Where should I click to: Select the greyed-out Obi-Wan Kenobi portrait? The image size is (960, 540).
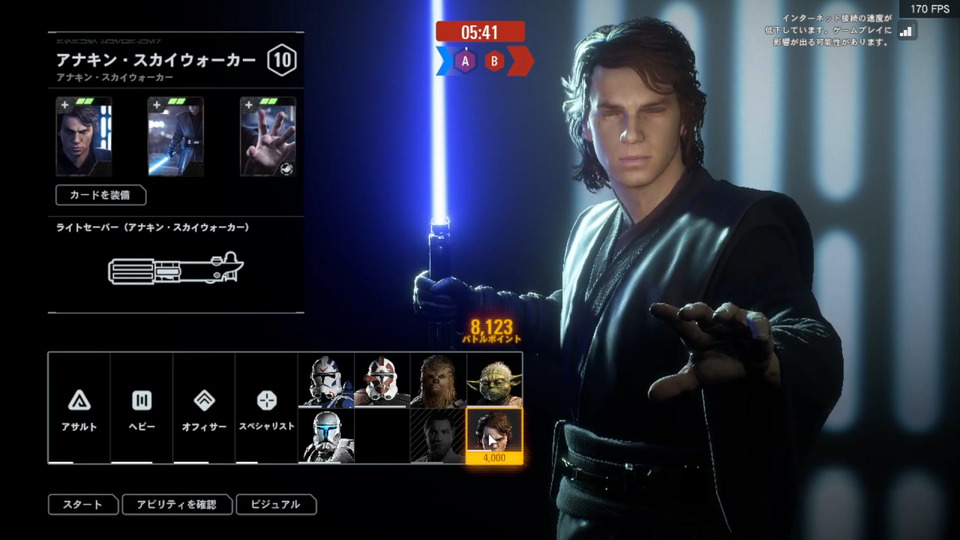pos(438,436)
